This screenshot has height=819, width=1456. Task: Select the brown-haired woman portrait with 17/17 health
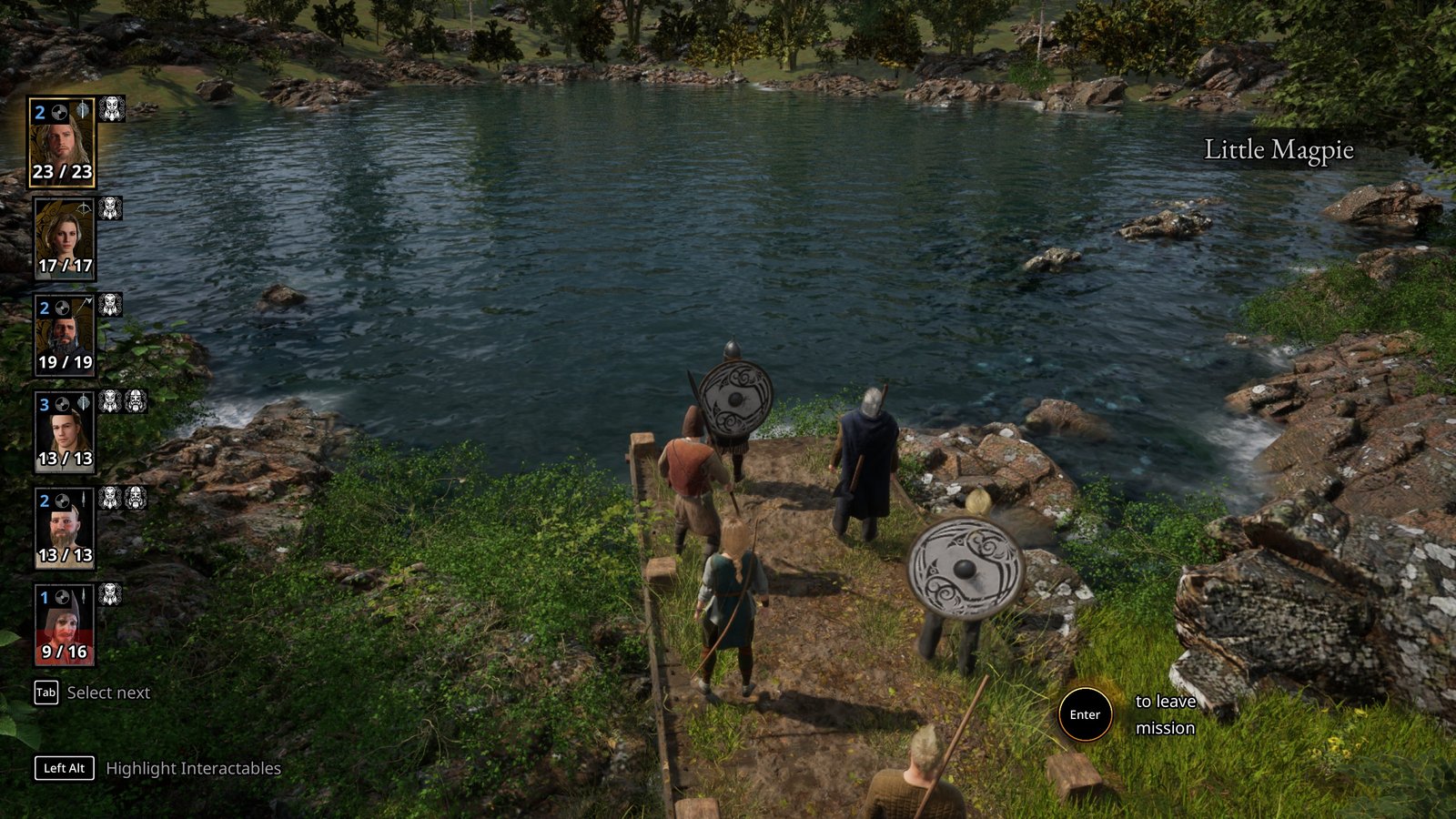coord(64,238)
